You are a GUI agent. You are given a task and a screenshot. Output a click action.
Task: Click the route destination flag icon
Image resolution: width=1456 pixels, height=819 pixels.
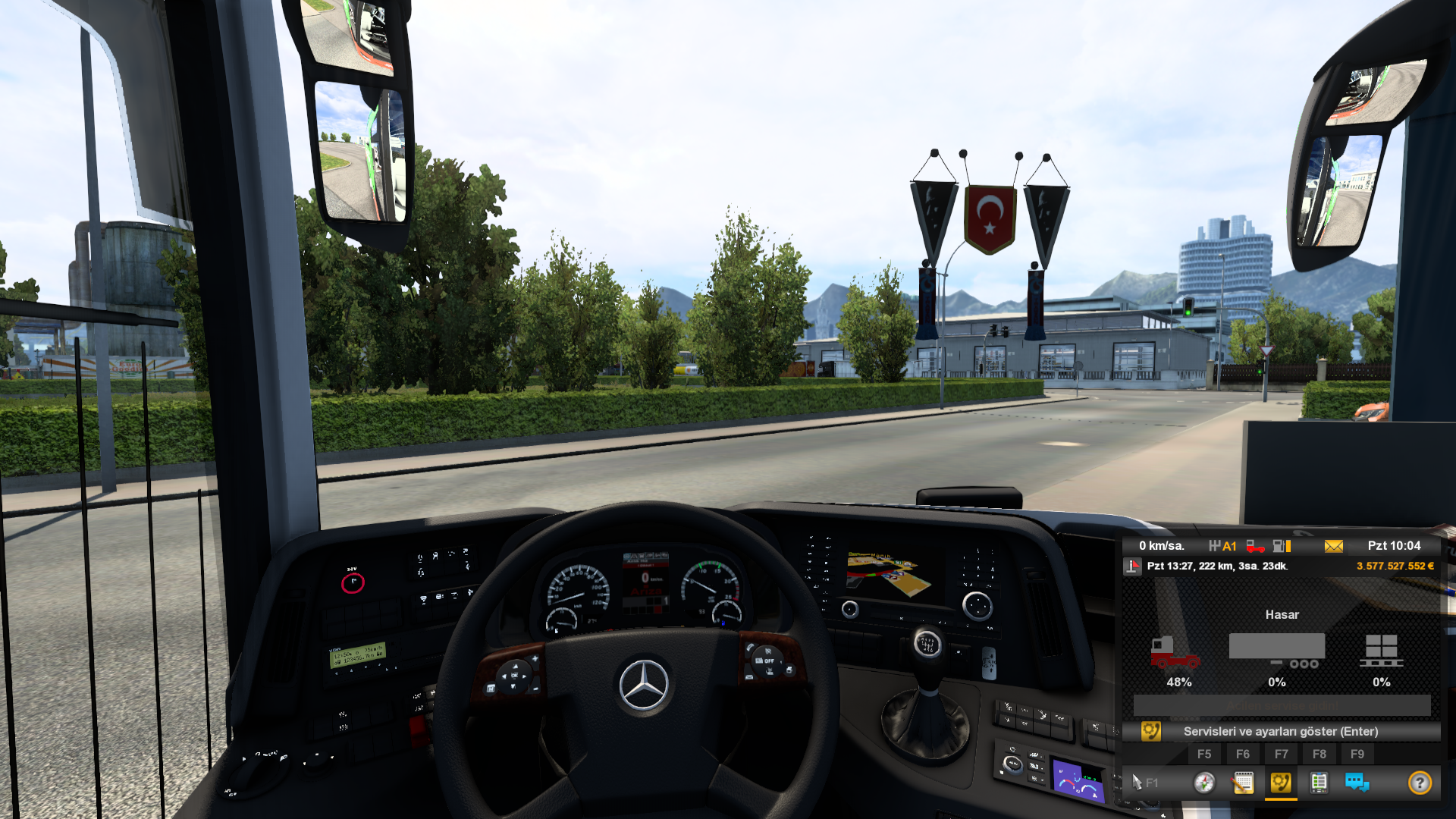coord(1133,566)
